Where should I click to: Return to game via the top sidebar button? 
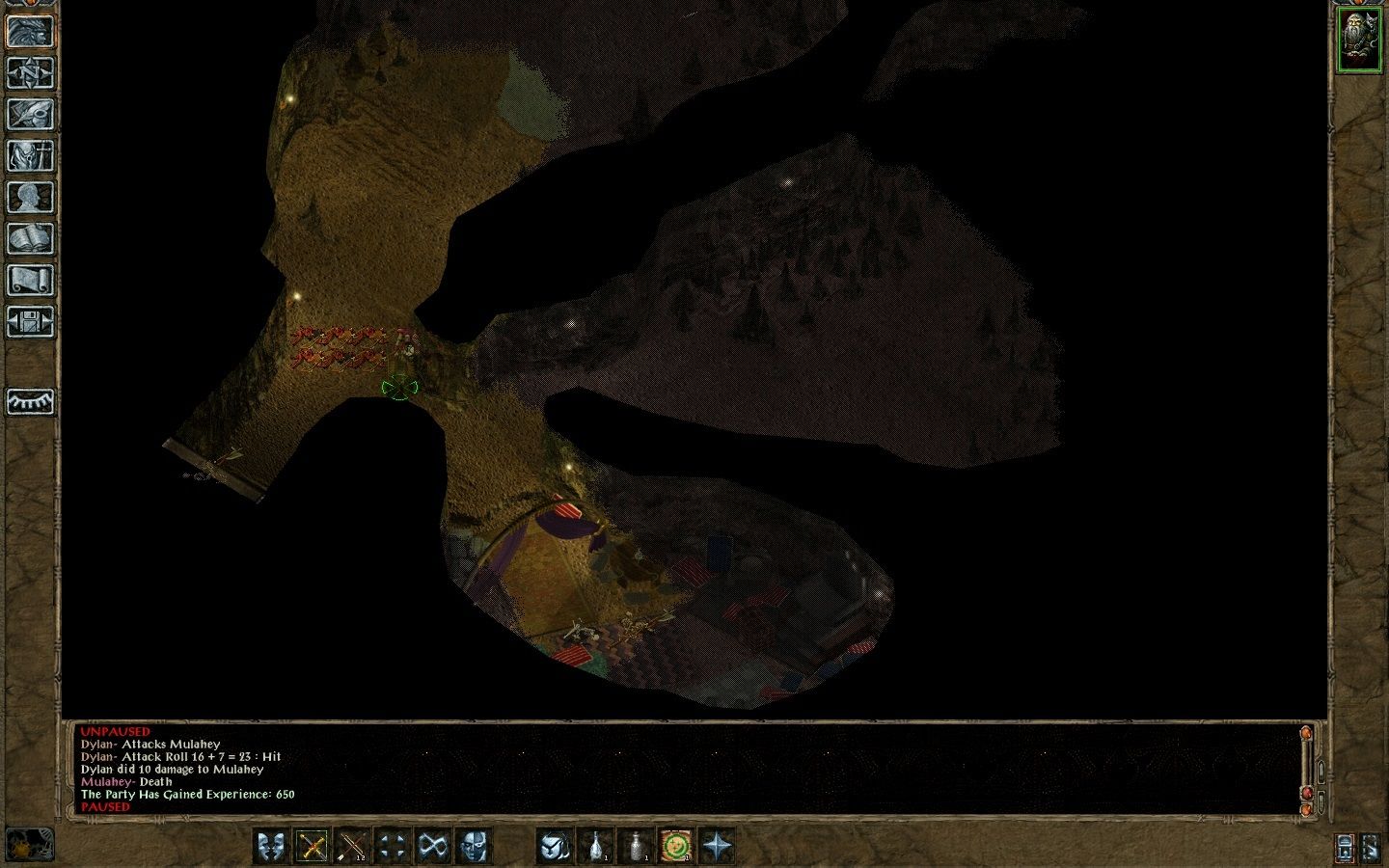pyautogui.click(x=30, y=31)
